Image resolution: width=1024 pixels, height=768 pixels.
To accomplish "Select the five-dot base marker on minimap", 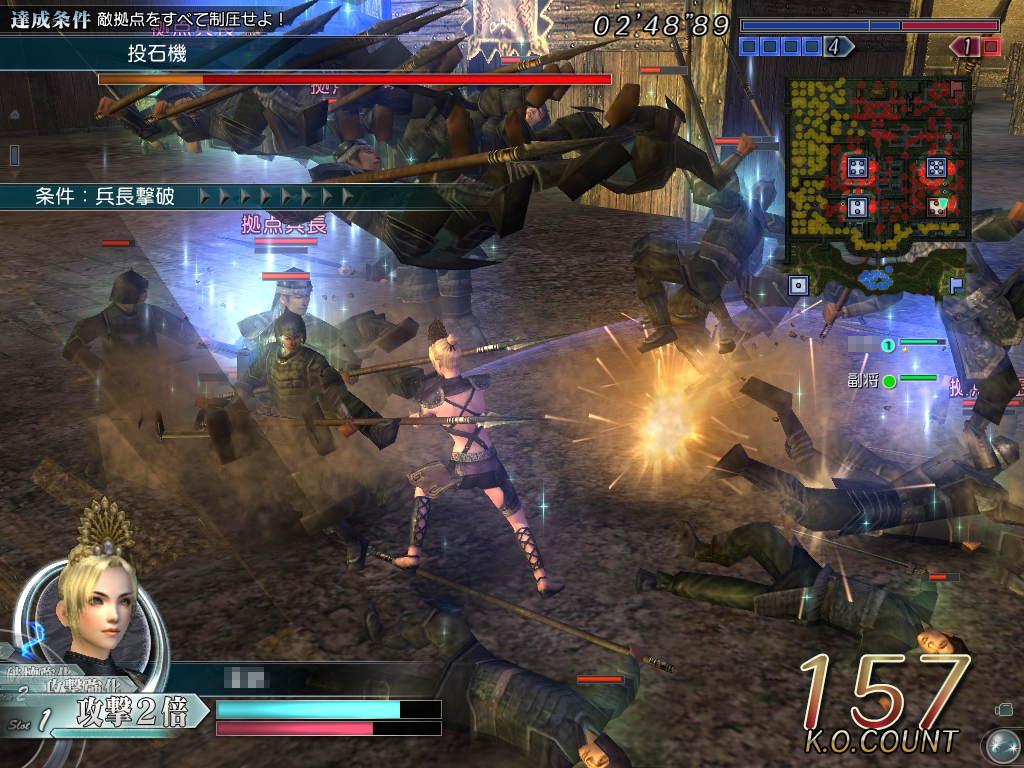I will (x=936, y=167).
